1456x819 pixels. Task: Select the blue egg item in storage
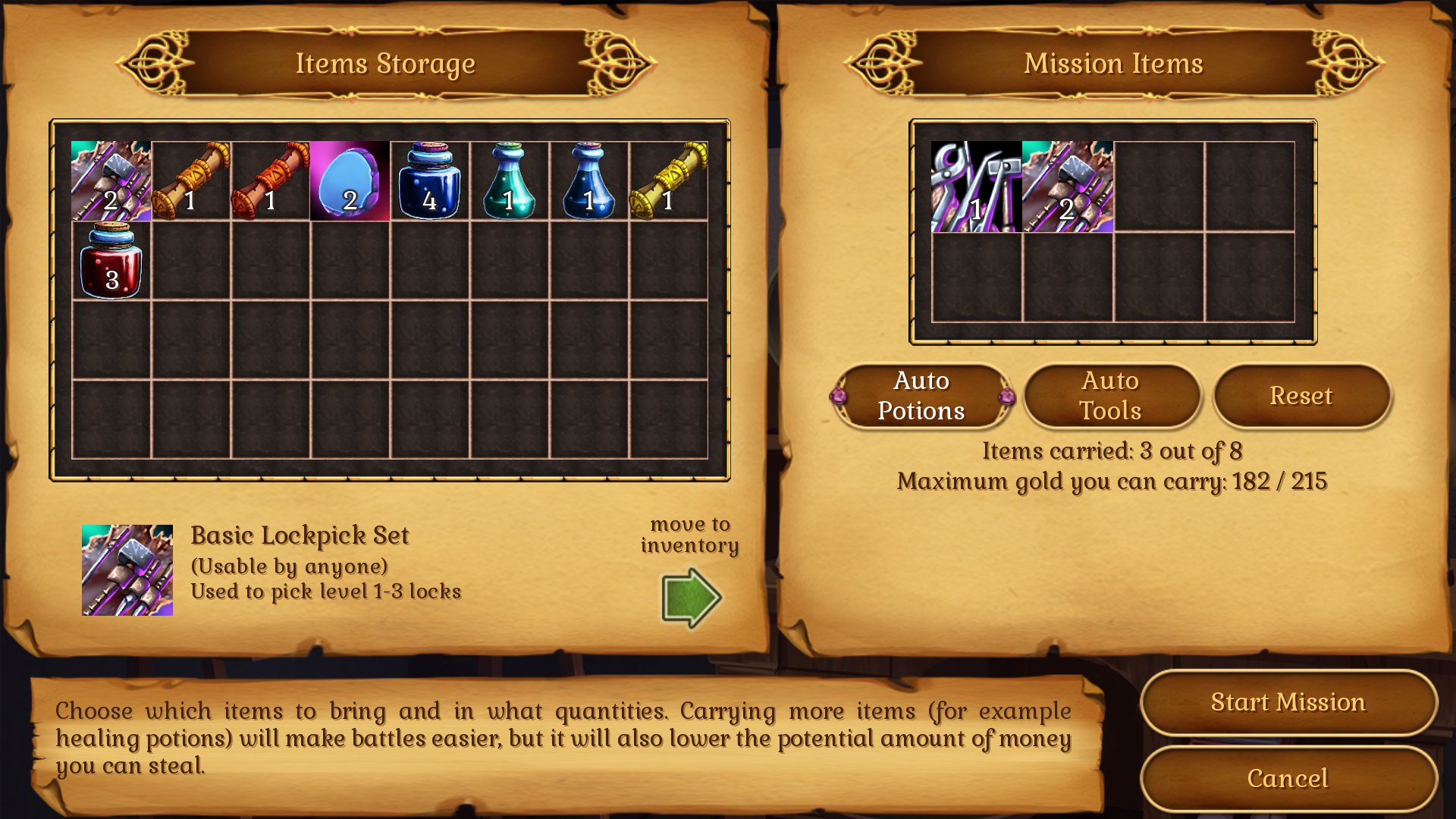pyautogui.click(x=349, y=180)
